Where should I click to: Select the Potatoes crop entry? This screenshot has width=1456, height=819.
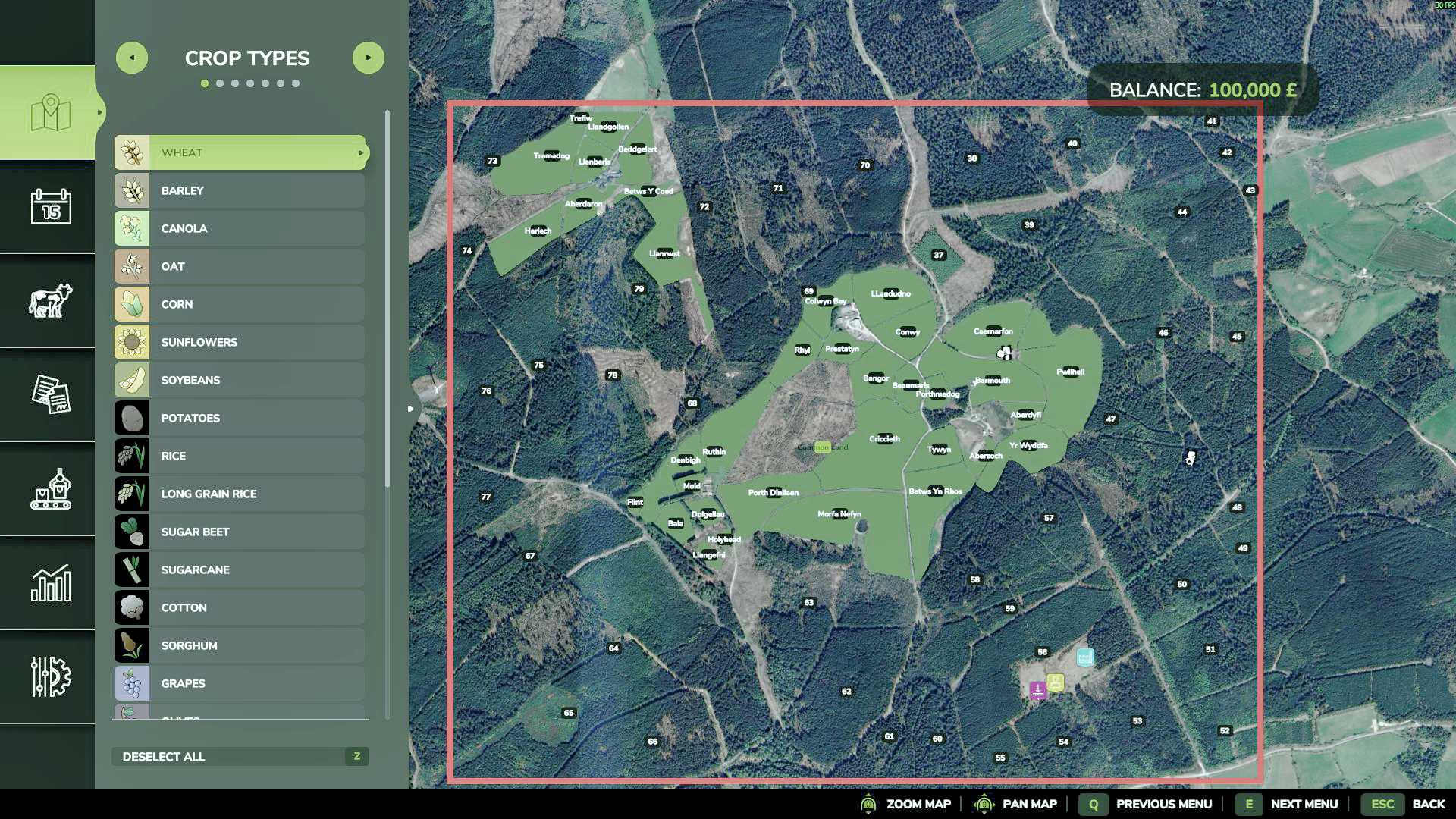click(240, 418)
